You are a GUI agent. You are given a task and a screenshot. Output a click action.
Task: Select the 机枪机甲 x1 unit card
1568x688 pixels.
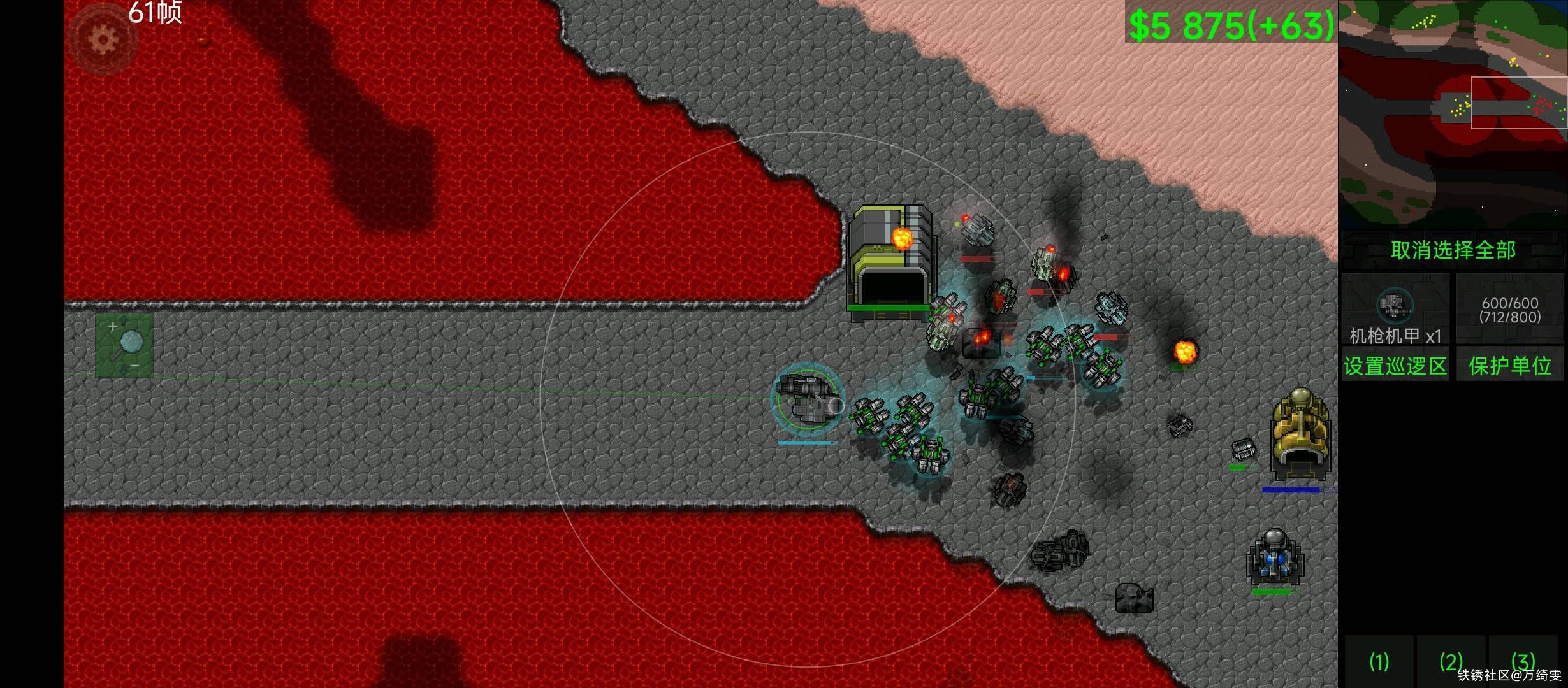[1395, 309]
